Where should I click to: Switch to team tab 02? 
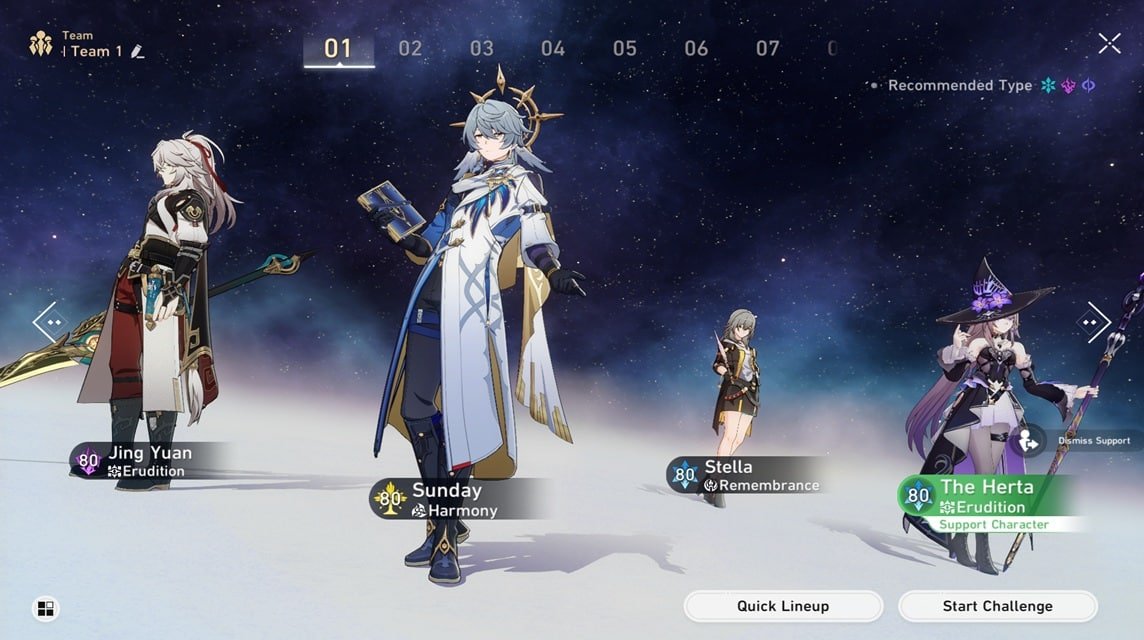pyautogui.click(x=410, y=48)
